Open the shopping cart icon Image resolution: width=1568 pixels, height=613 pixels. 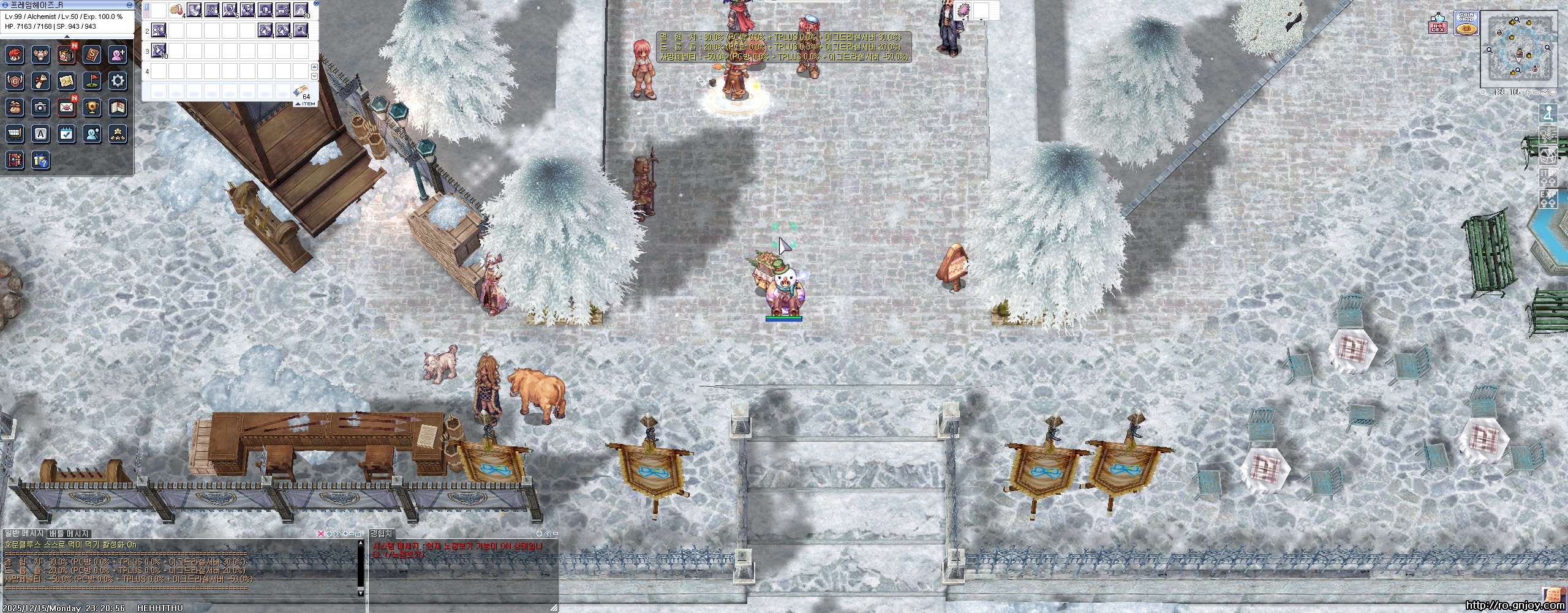click(15, 134)
